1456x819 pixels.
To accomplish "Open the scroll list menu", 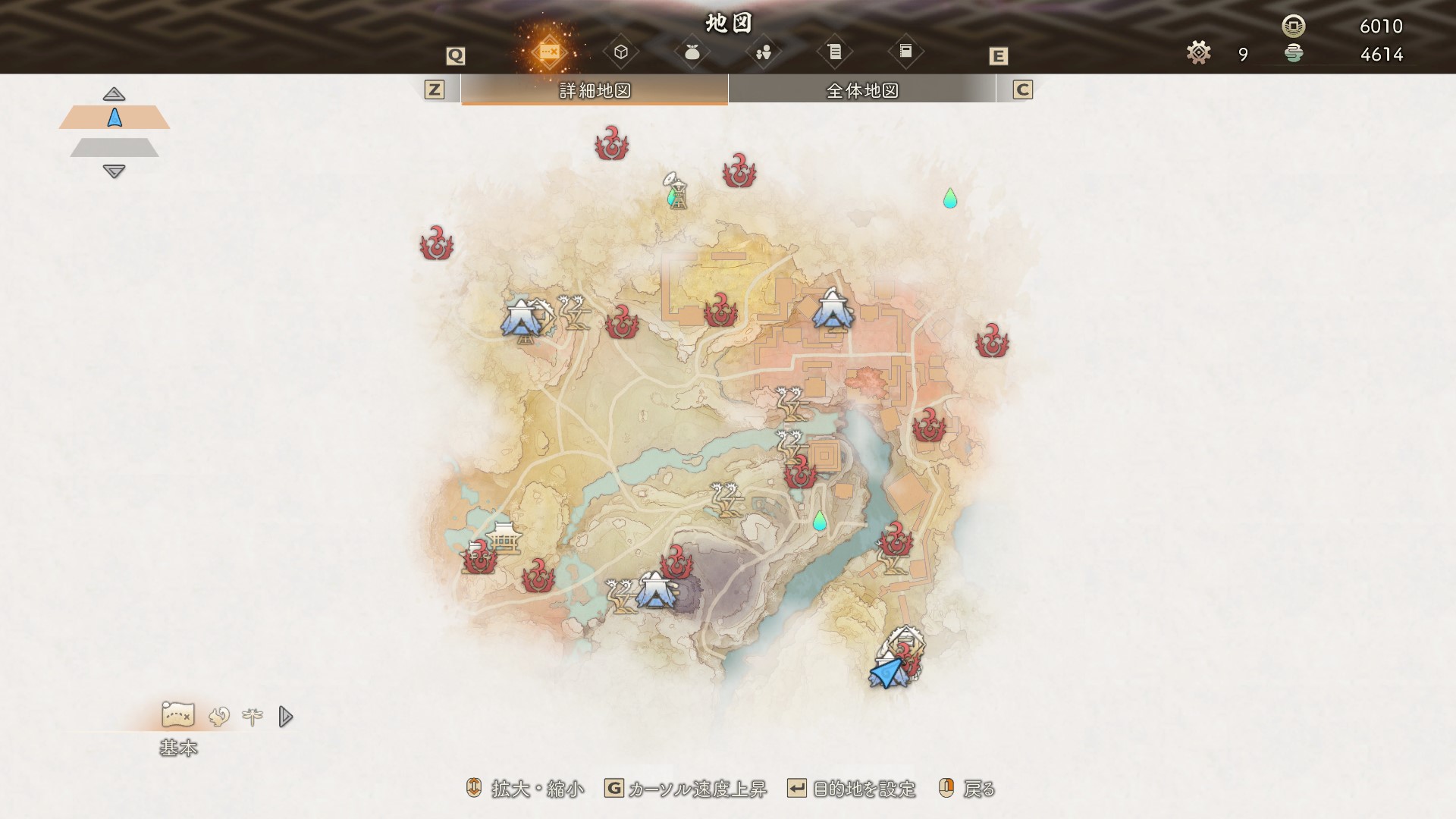I will [x=834, y=52].
